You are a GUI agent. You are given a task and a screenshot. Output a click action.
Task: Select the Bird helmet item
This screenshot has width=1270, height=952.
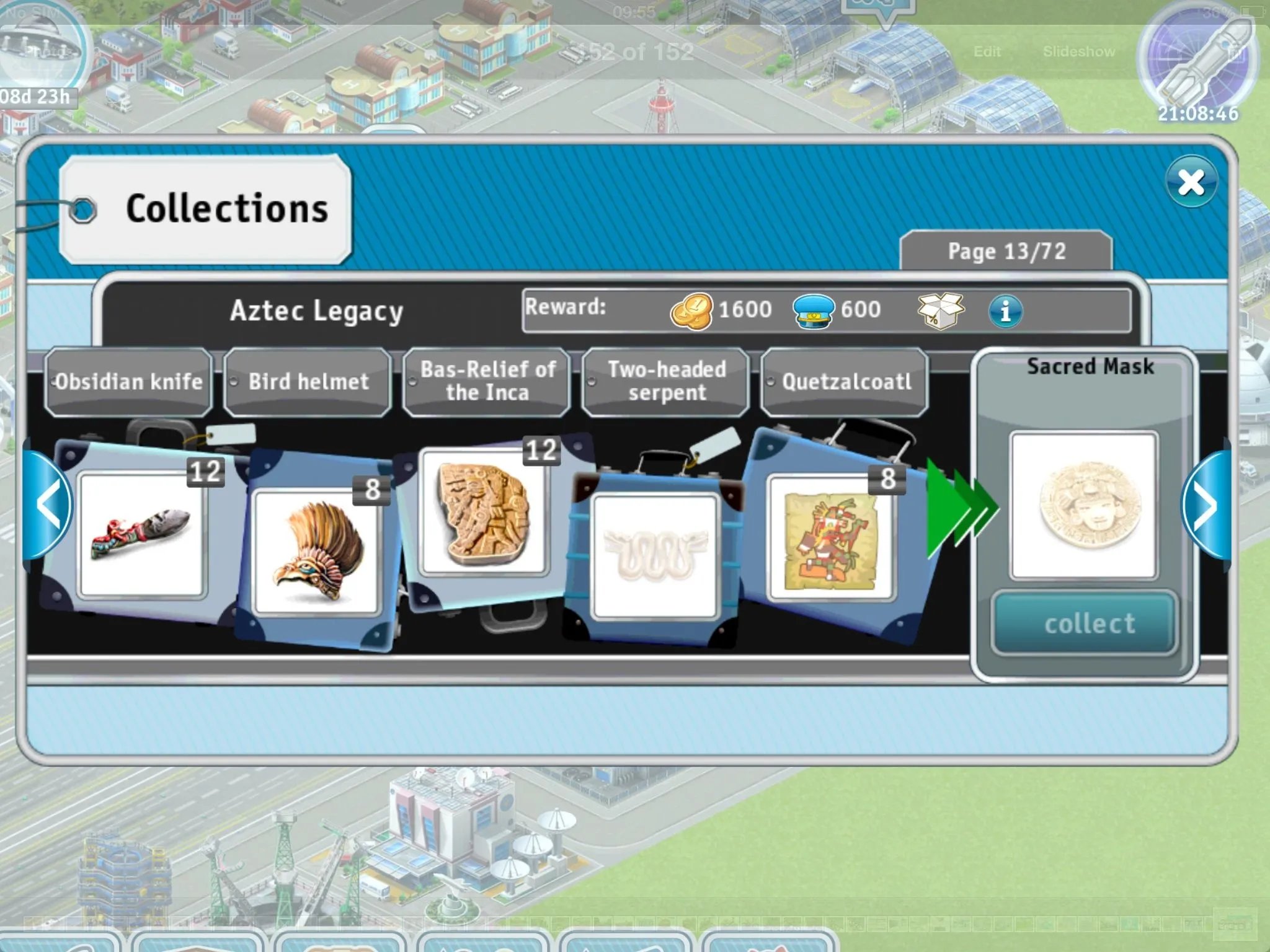pyautogui.click(x=316, y=552)
